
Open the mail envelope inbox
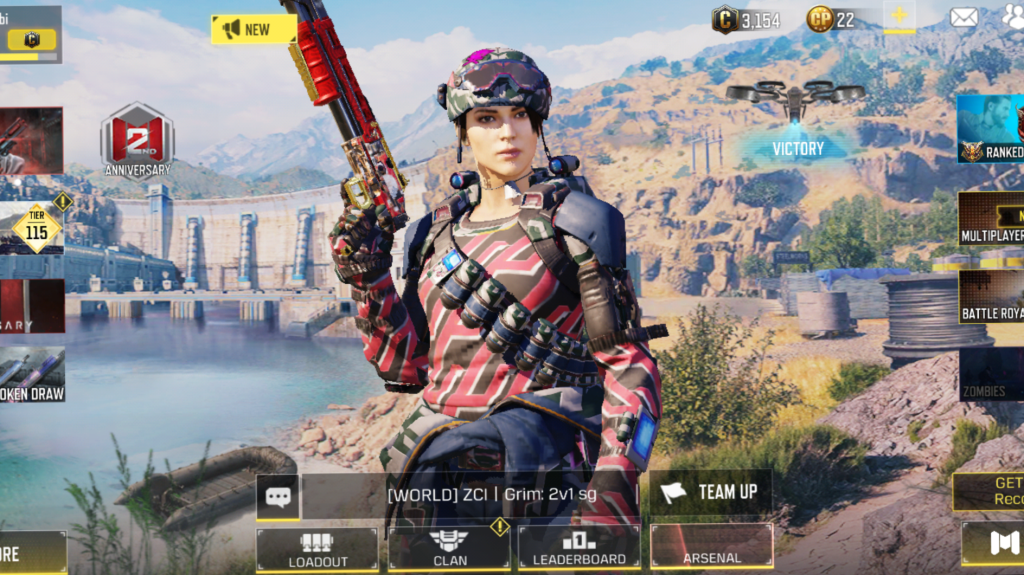tap(963, 17)
